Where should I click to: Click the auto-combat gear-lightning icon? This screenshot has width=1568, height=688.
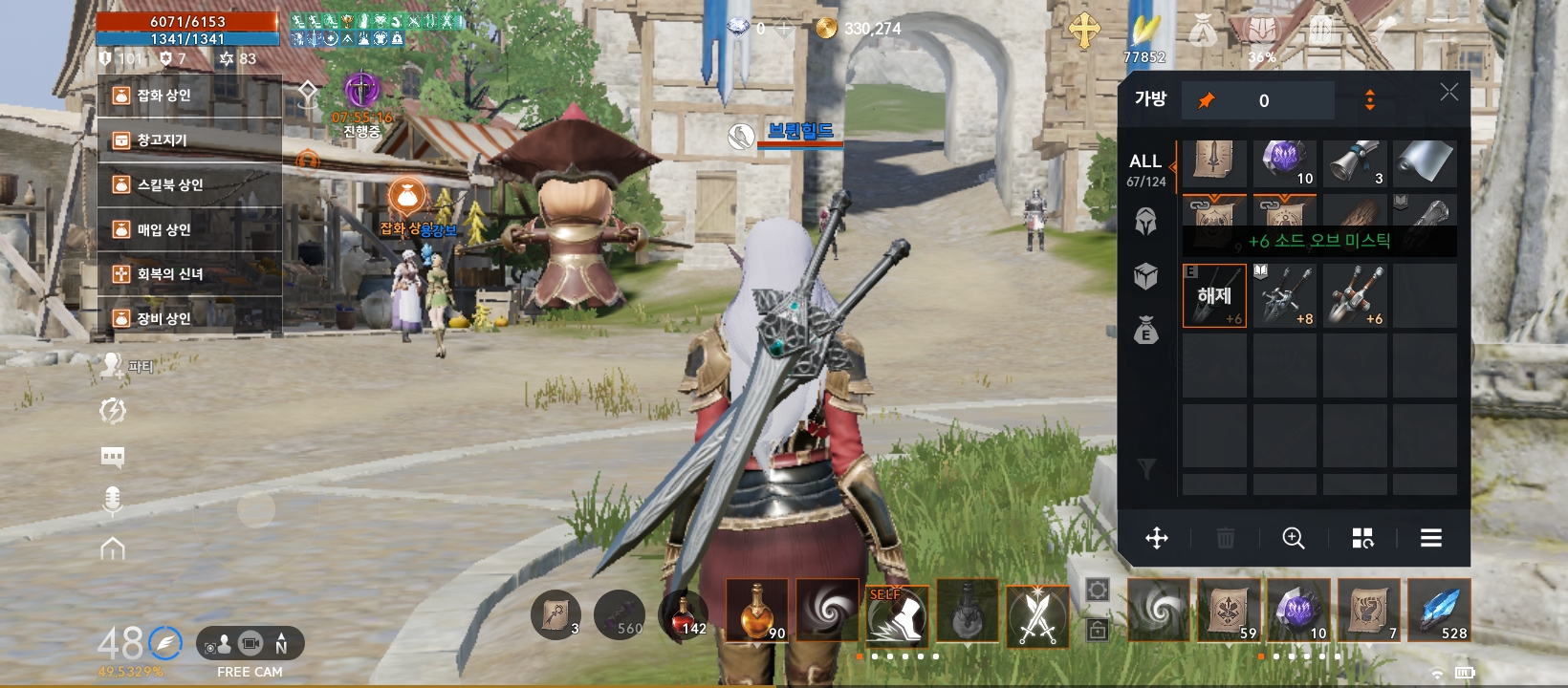coord(114,411)
